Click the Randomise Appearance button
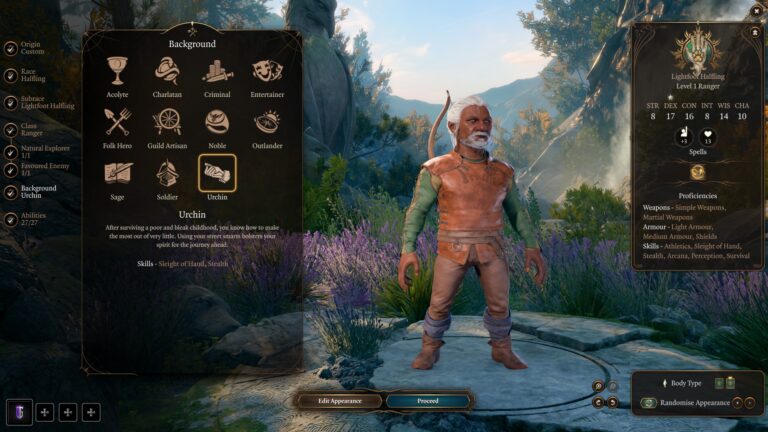This screenshot has height=432, width=768. (x=693, y=403)
